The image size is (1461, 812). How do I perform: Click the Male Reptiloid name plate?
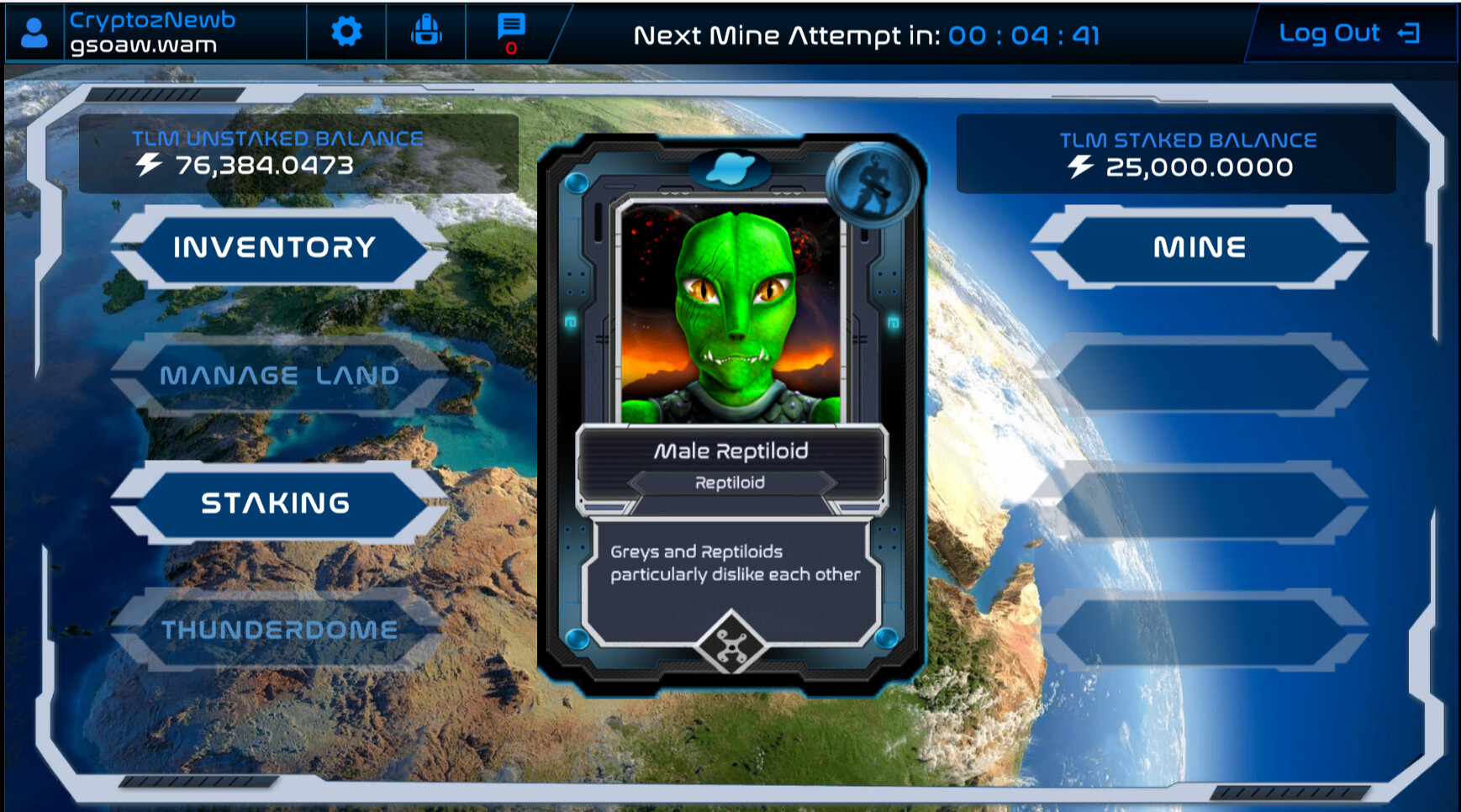coord(731,451)
